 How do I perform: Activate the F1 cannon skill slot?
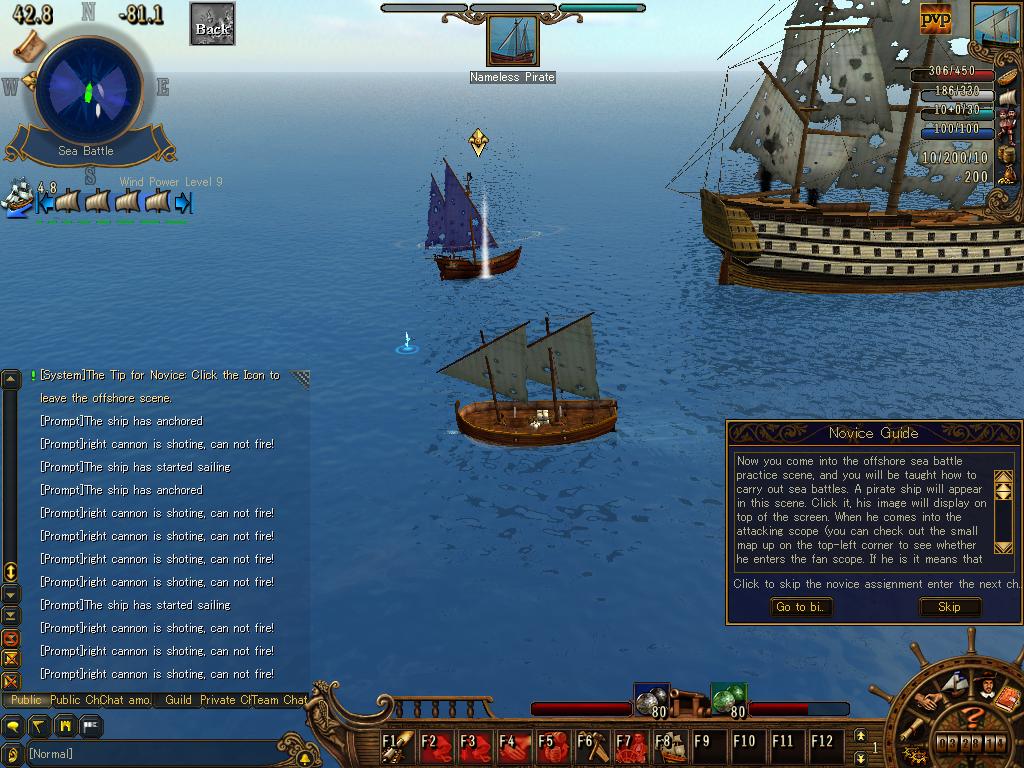[x=398, y=746]
